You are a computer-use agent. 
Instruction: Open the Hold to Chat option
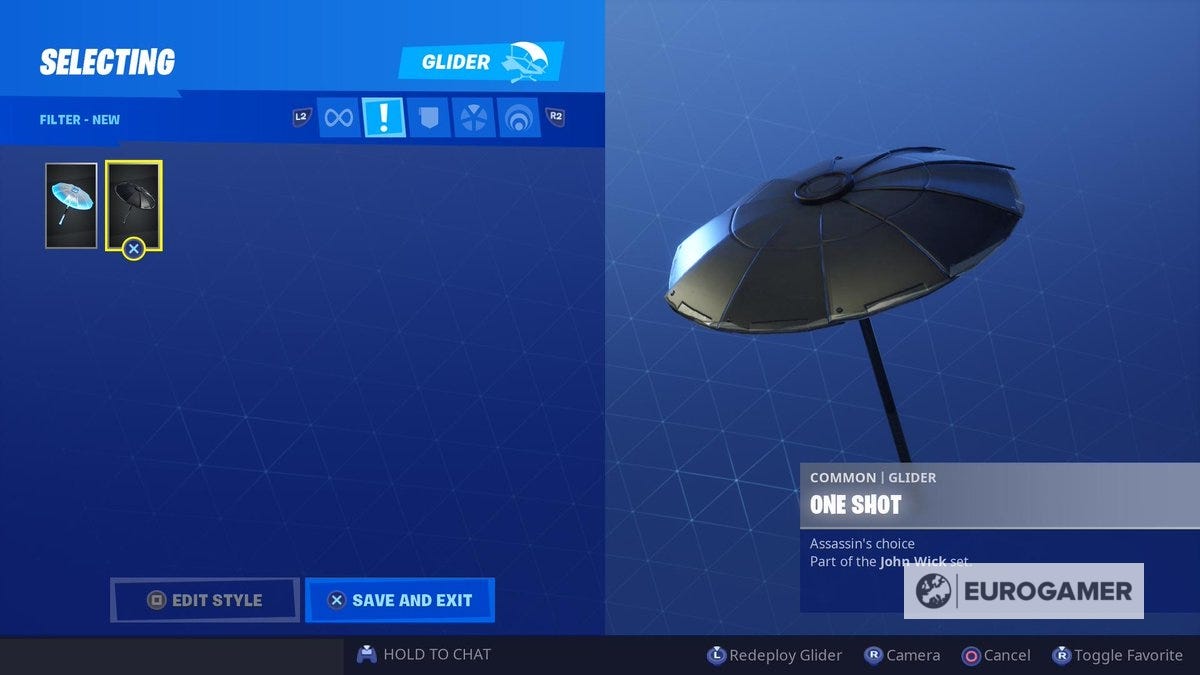point(425,655)
